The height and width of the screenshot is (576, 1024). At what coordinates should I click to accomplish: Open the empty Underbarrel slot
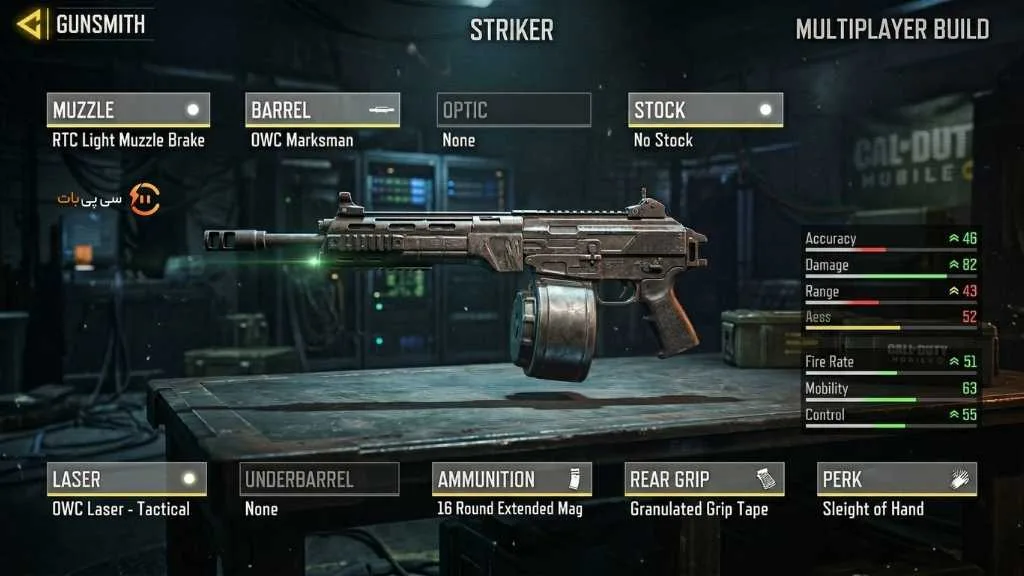320,479
